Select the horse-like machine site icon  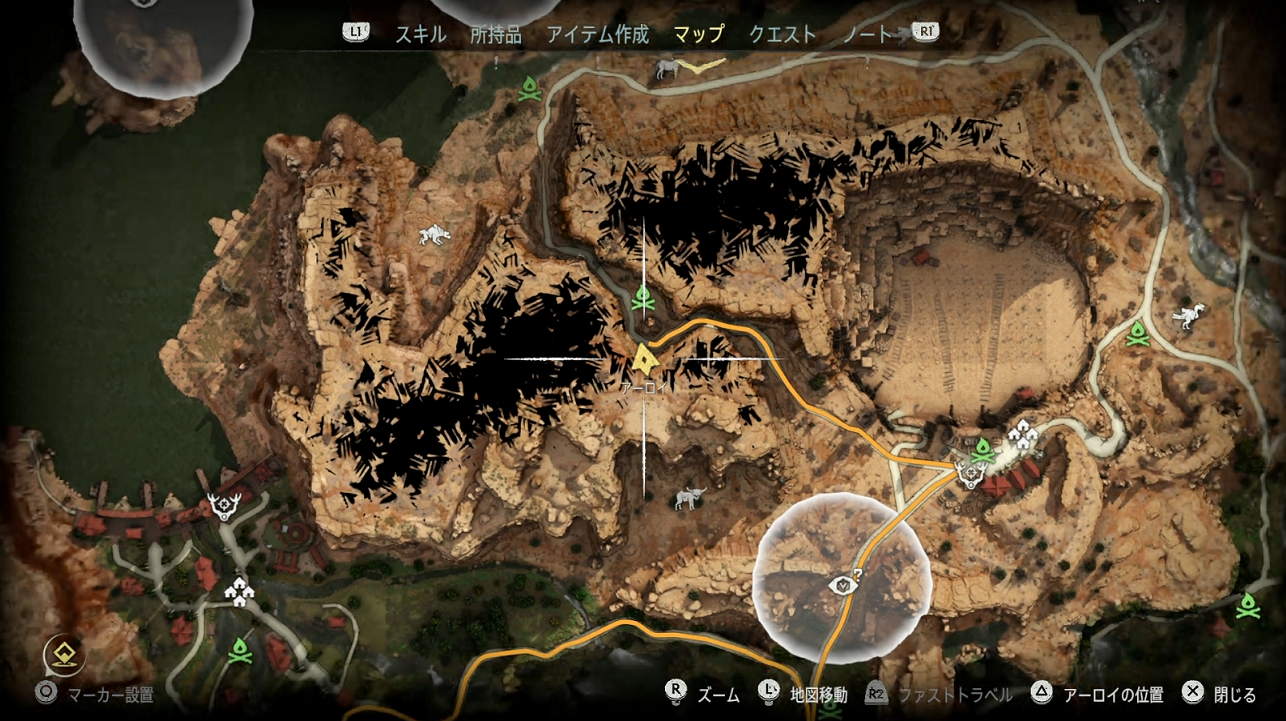click(x=668, y=68)
